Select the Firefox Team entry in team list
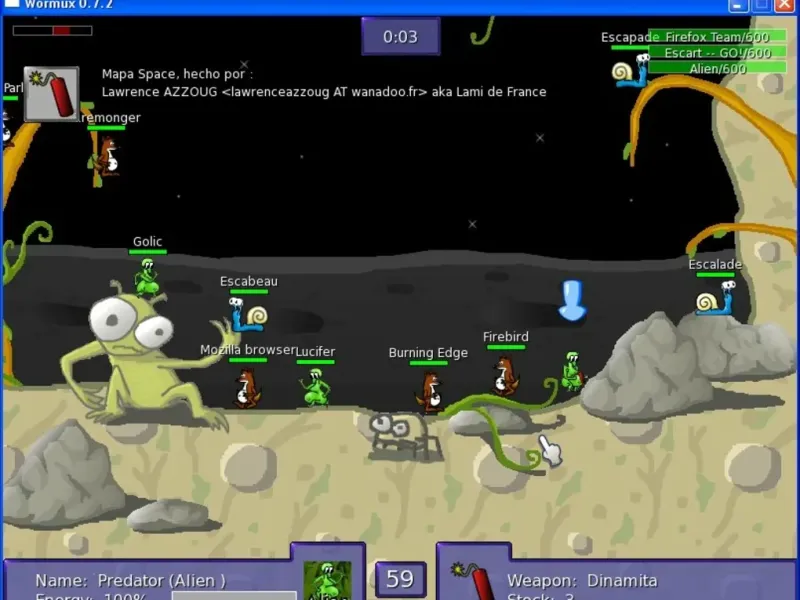Image resolution: width=800 pixels, height=600 pixels. pos(717,37)
